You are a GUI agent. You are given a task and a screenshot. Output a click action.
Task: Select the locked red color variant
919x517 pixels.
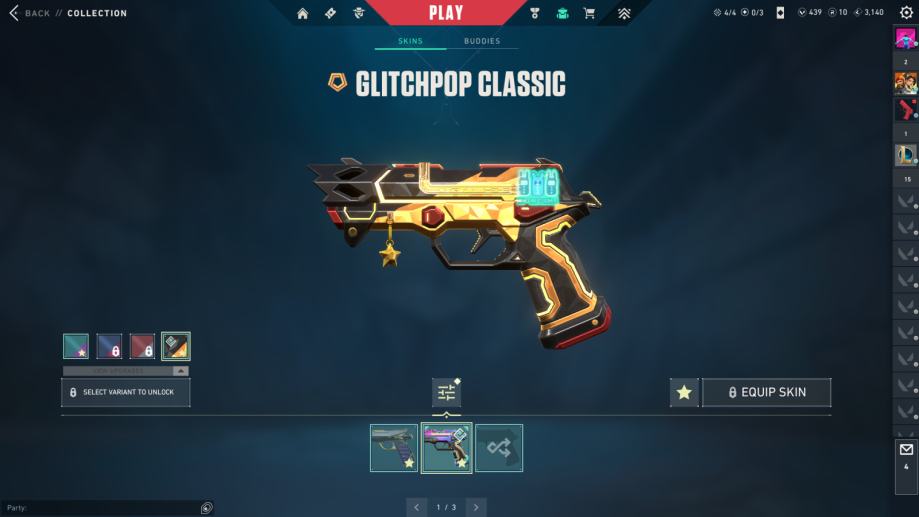tap(142, 346)
